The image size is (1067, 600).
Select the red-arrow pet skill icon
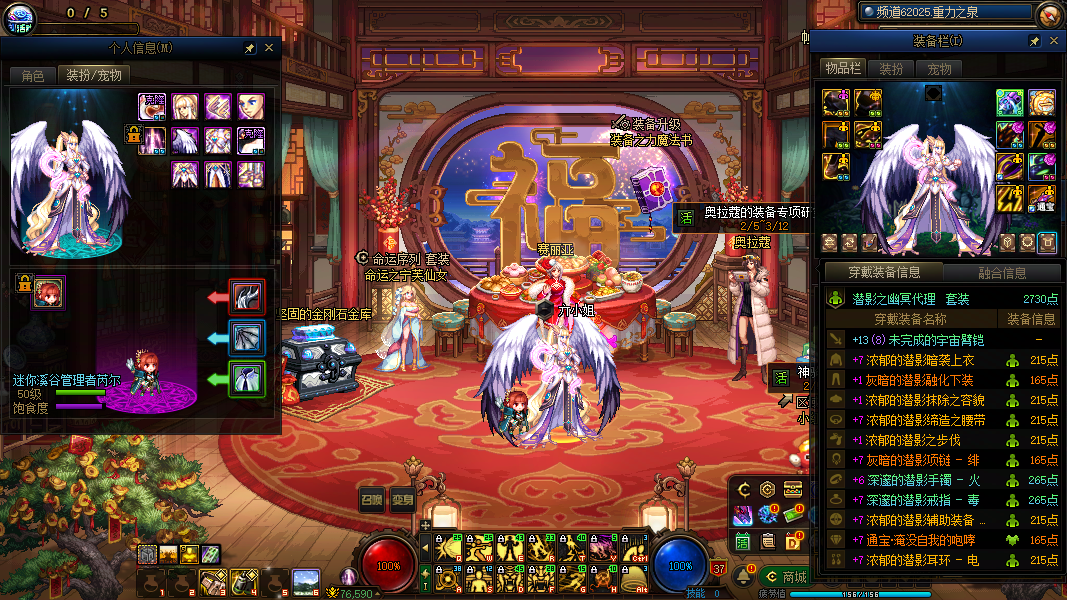coord(247,297)
